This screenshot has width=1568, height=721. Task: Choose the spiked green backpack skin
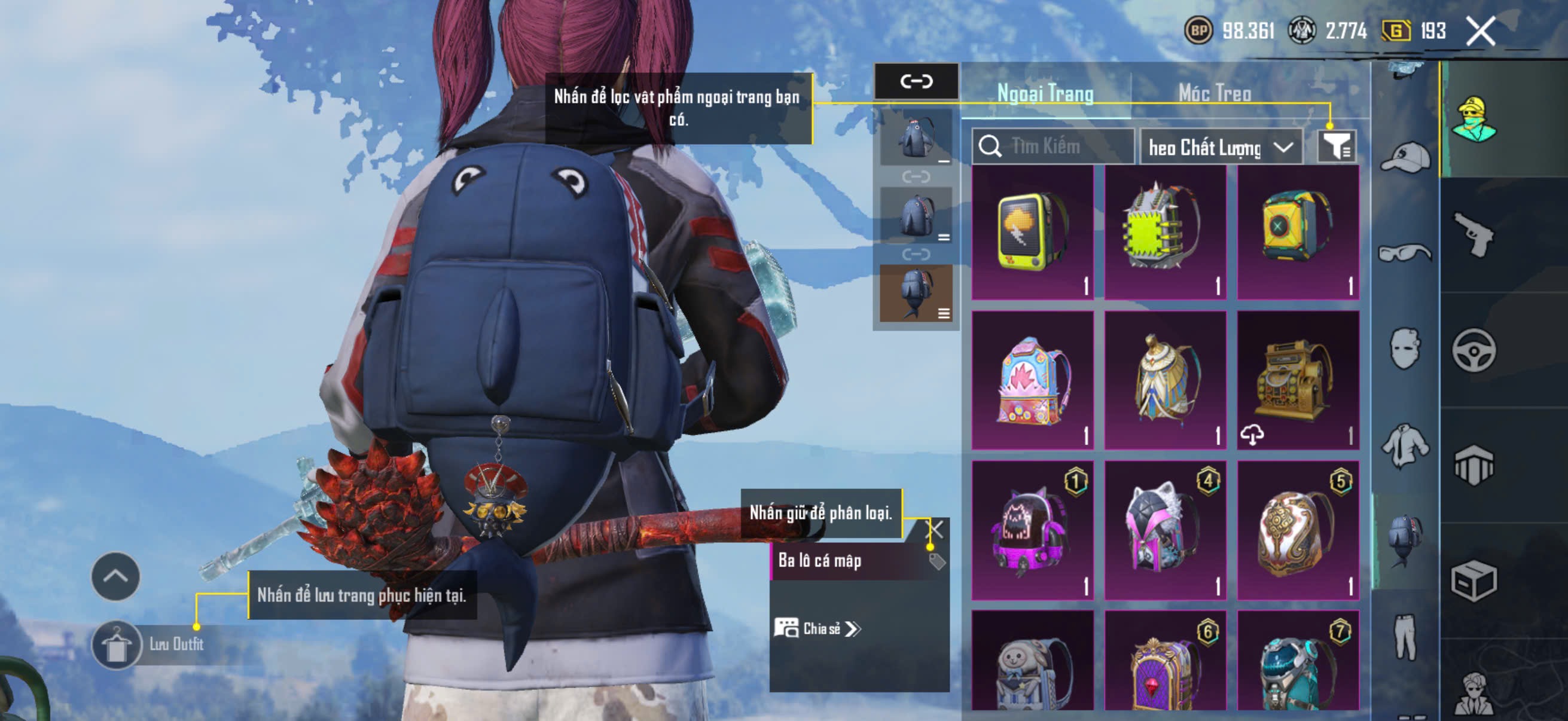[1165, 233]
